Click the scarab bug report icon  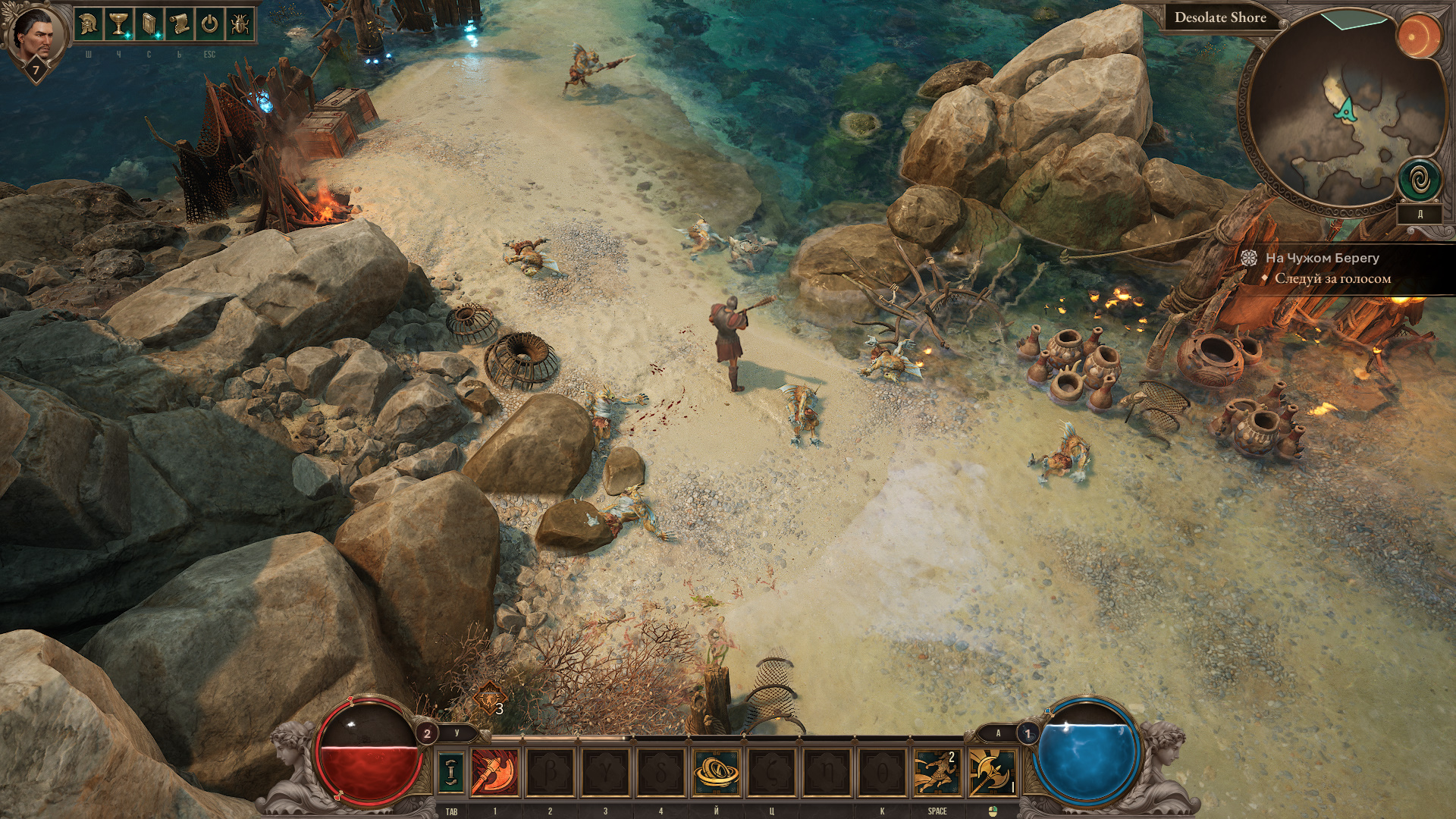tap(239, 24)
